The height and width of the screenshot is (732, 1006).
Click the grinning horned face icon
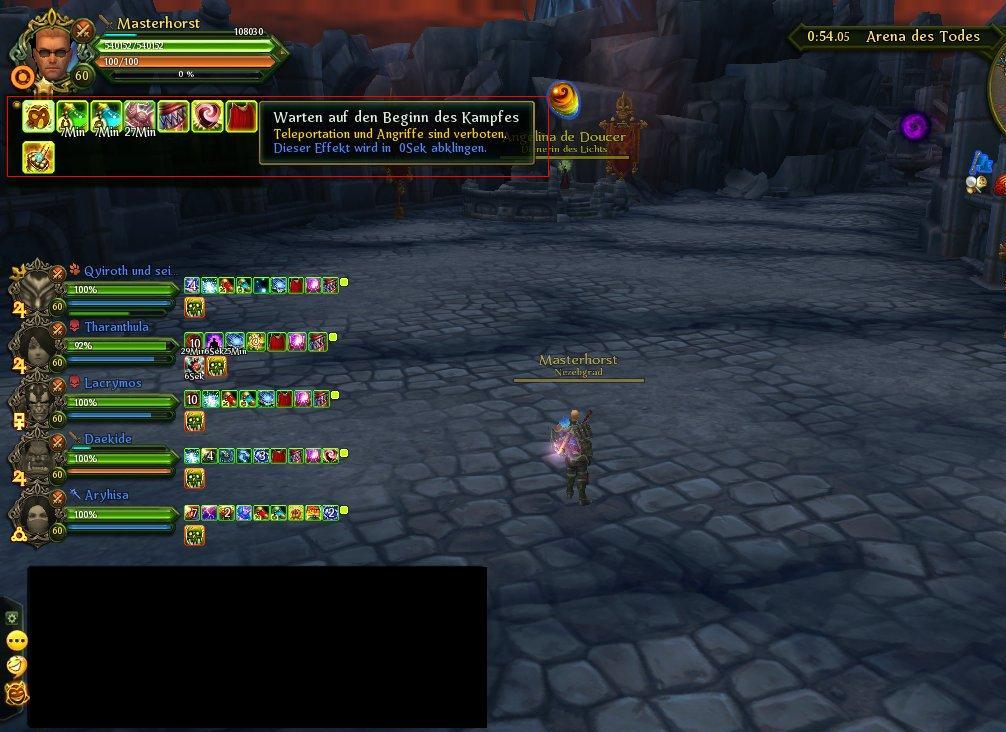tap(16, 692)
